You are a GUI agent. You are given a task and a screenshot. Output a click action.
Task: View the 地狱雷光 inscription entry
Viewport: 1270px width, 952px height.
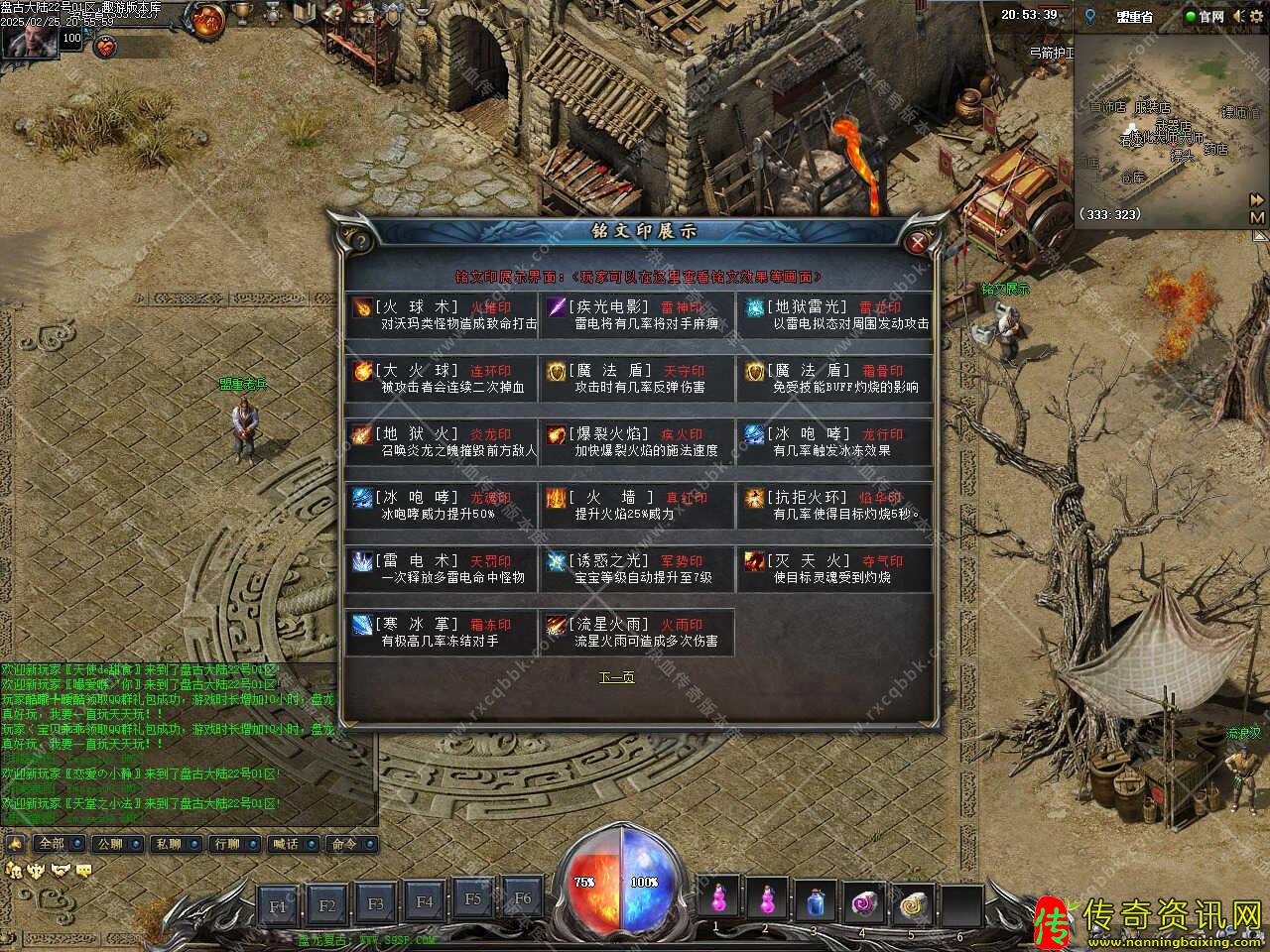834,315
